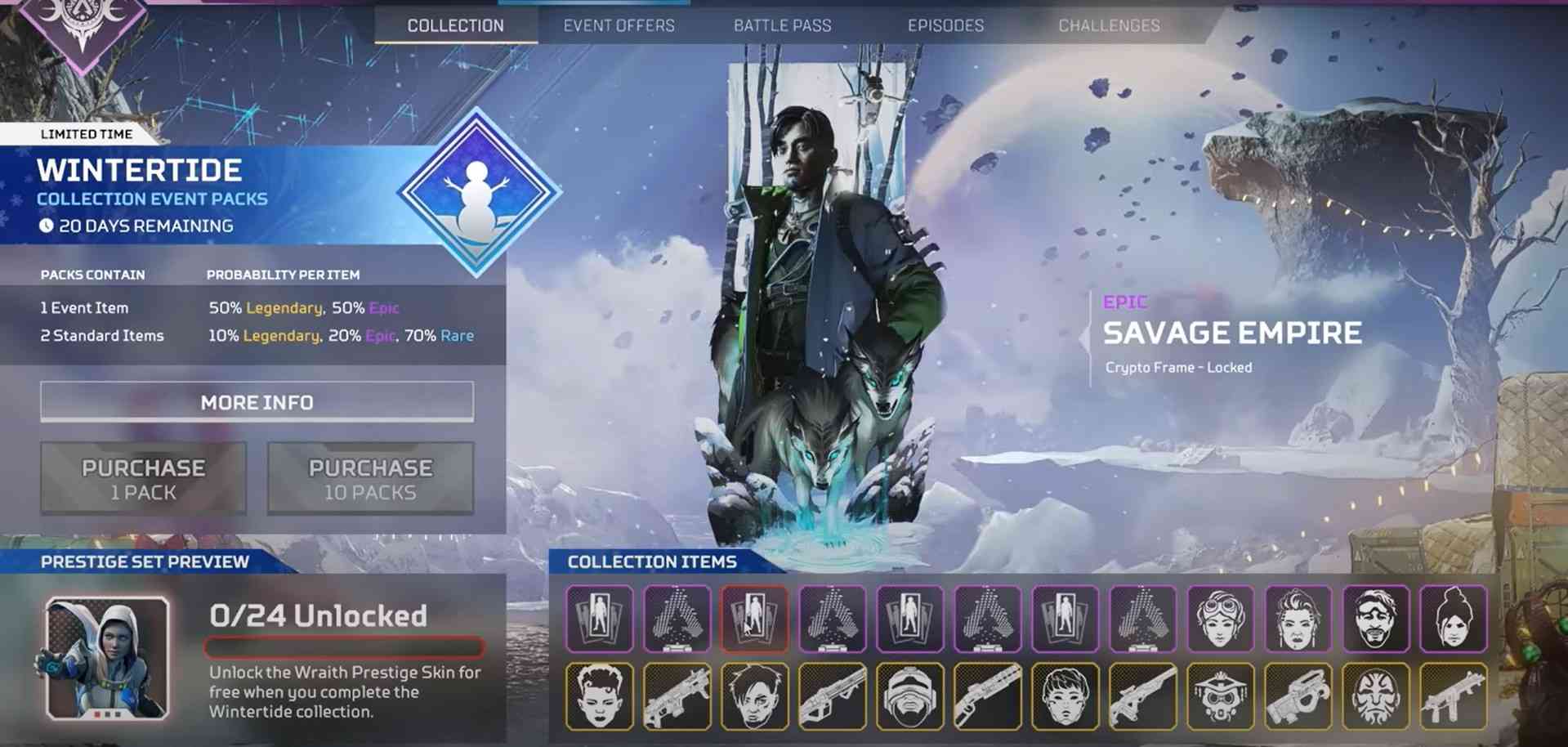Select the Collection tab

point(455,25)
